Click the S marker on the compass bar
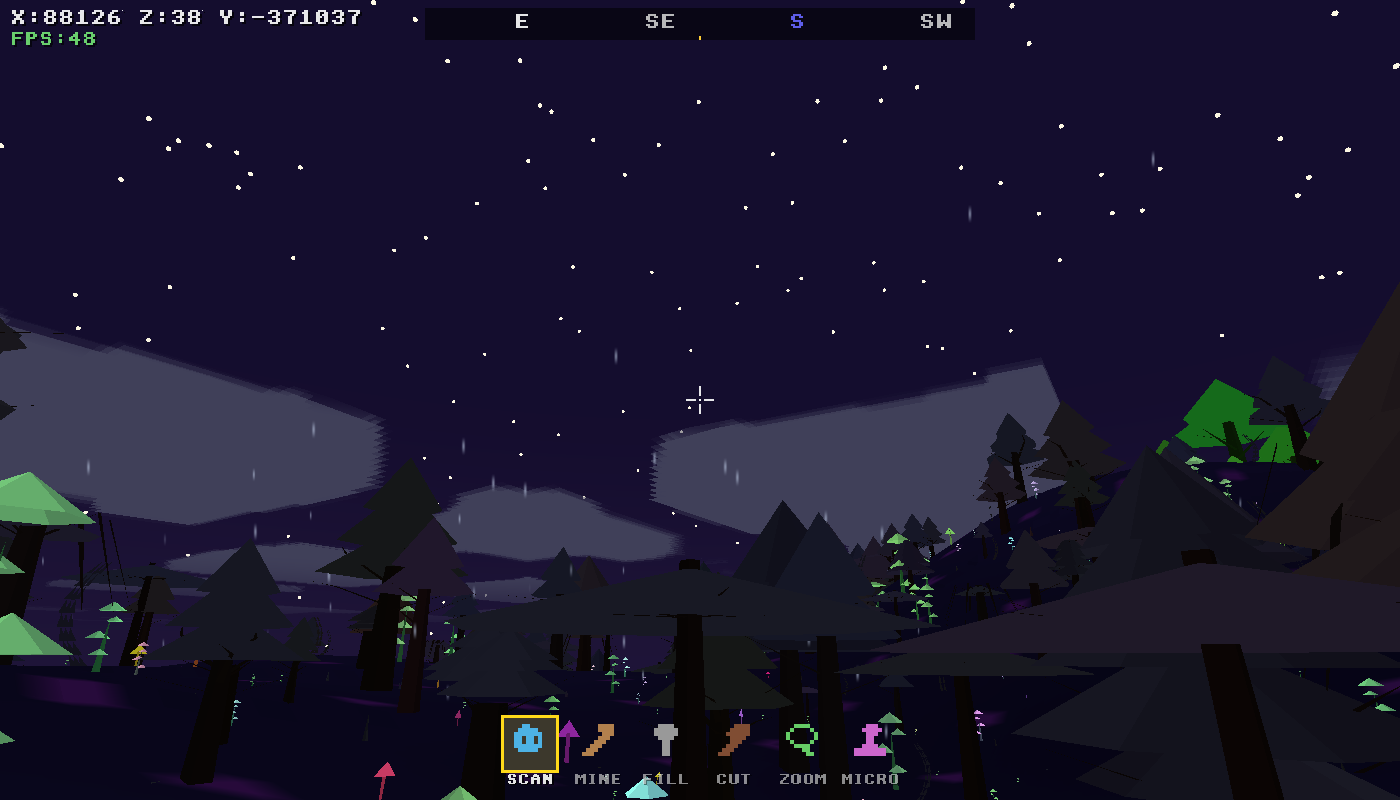Screen dimensions: 1400x800 click(x=796, y=22)
